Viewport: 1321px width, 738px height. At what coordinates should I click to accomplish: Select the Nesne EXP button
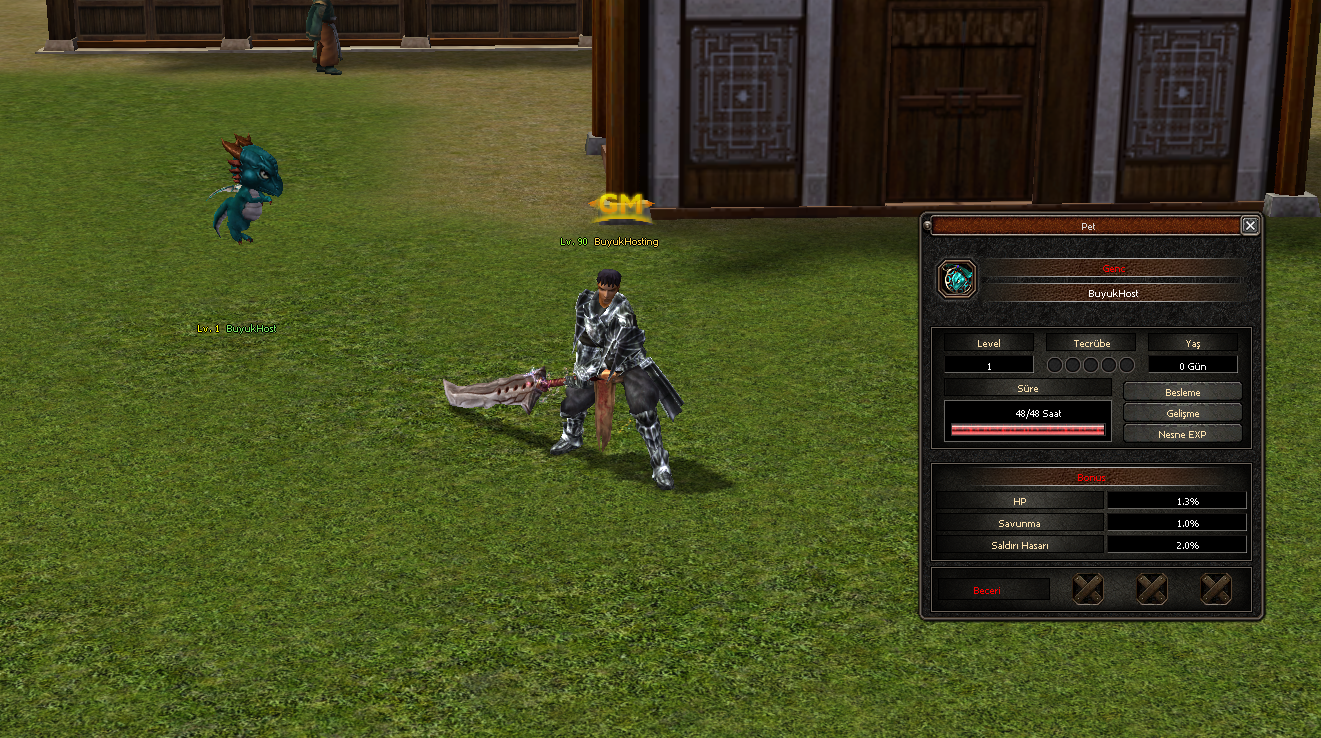pos(1182,434)
